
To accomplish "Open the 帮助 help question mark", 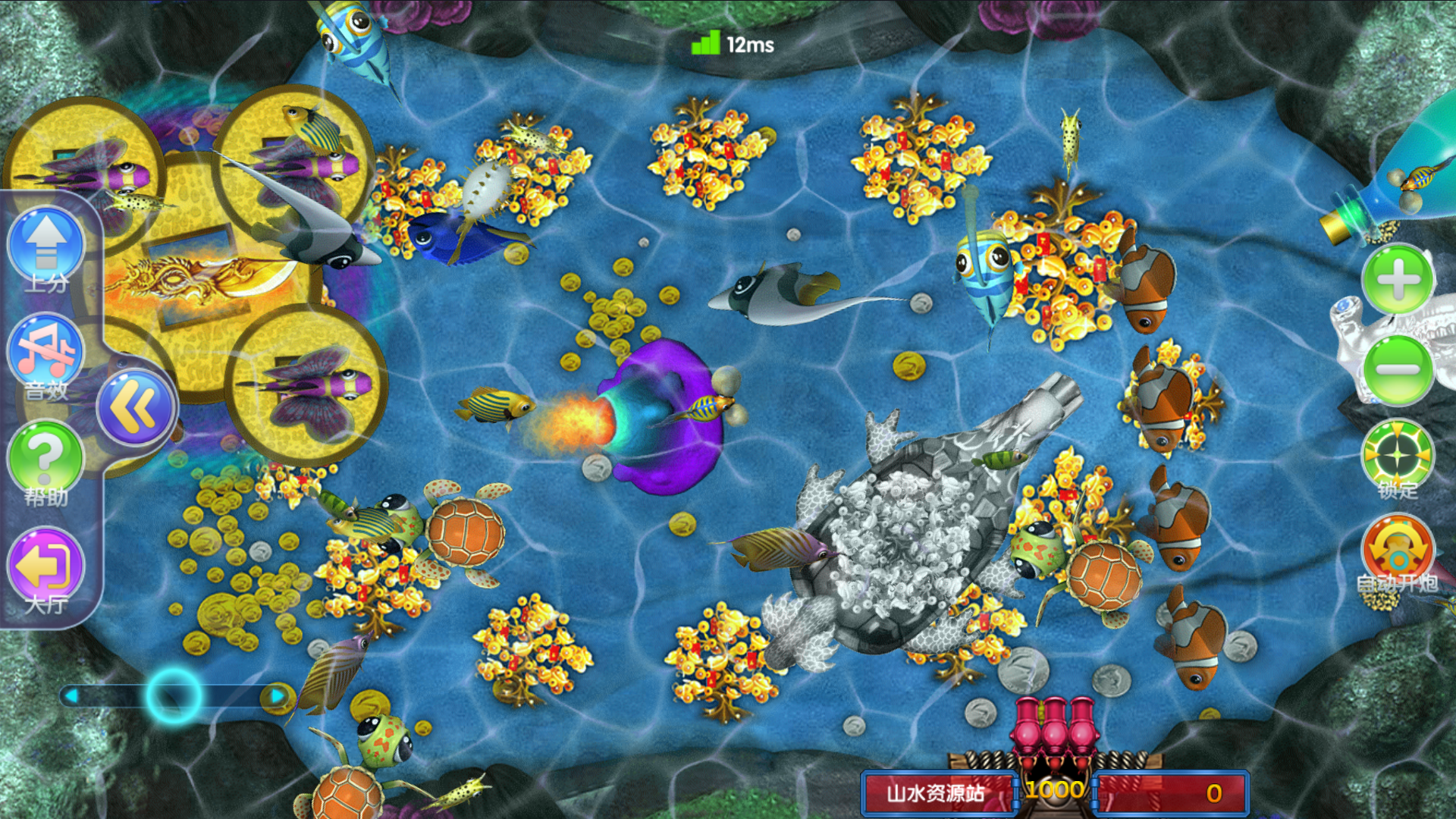I will 45,457.
